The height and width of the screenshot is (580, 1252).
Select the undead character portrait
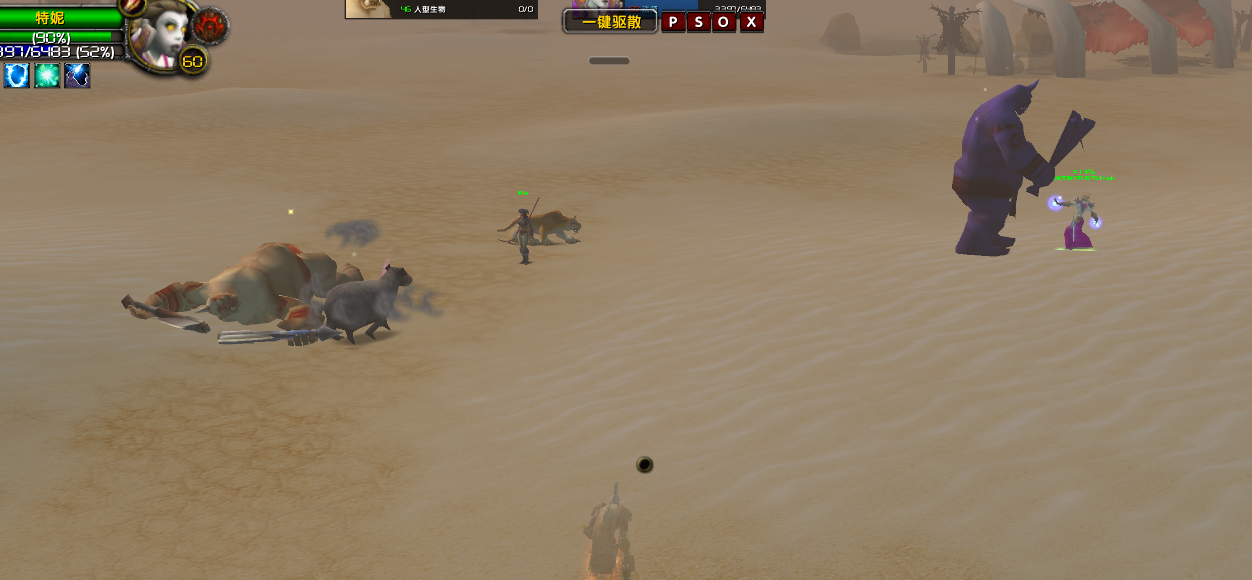point(166,36)
